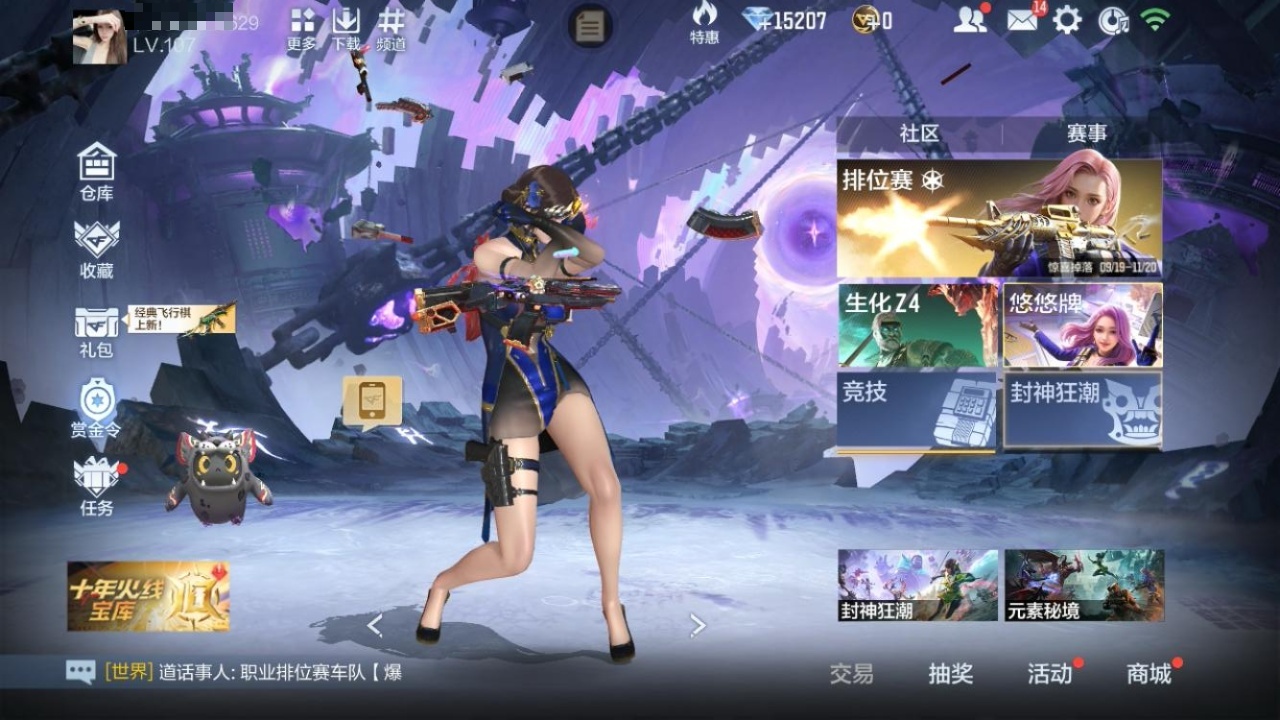Choose the 生化 Z4 mode tile
This screenshot has width=1280, height=720.
tap(918, 326)
